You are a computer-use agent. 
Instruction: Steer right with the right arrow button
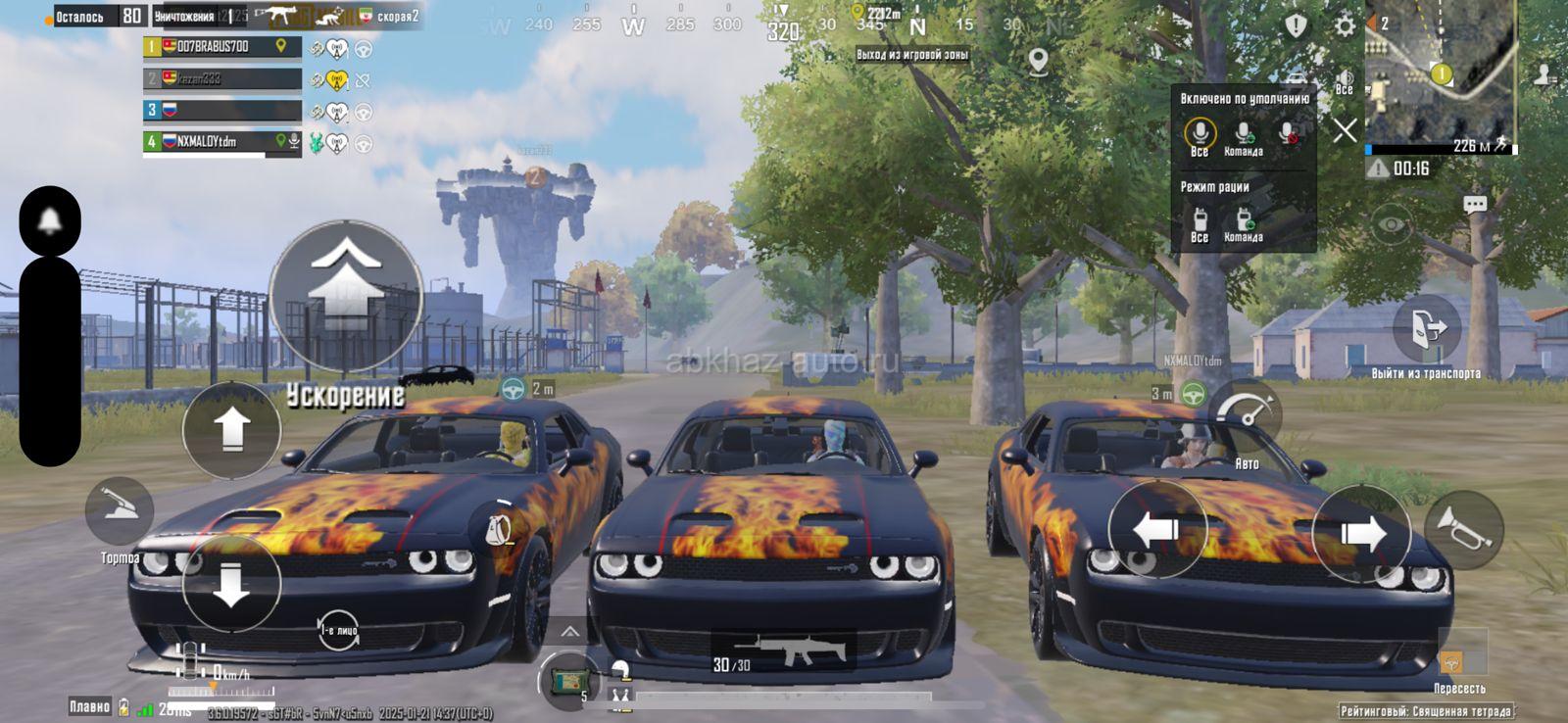[1360, 534]
